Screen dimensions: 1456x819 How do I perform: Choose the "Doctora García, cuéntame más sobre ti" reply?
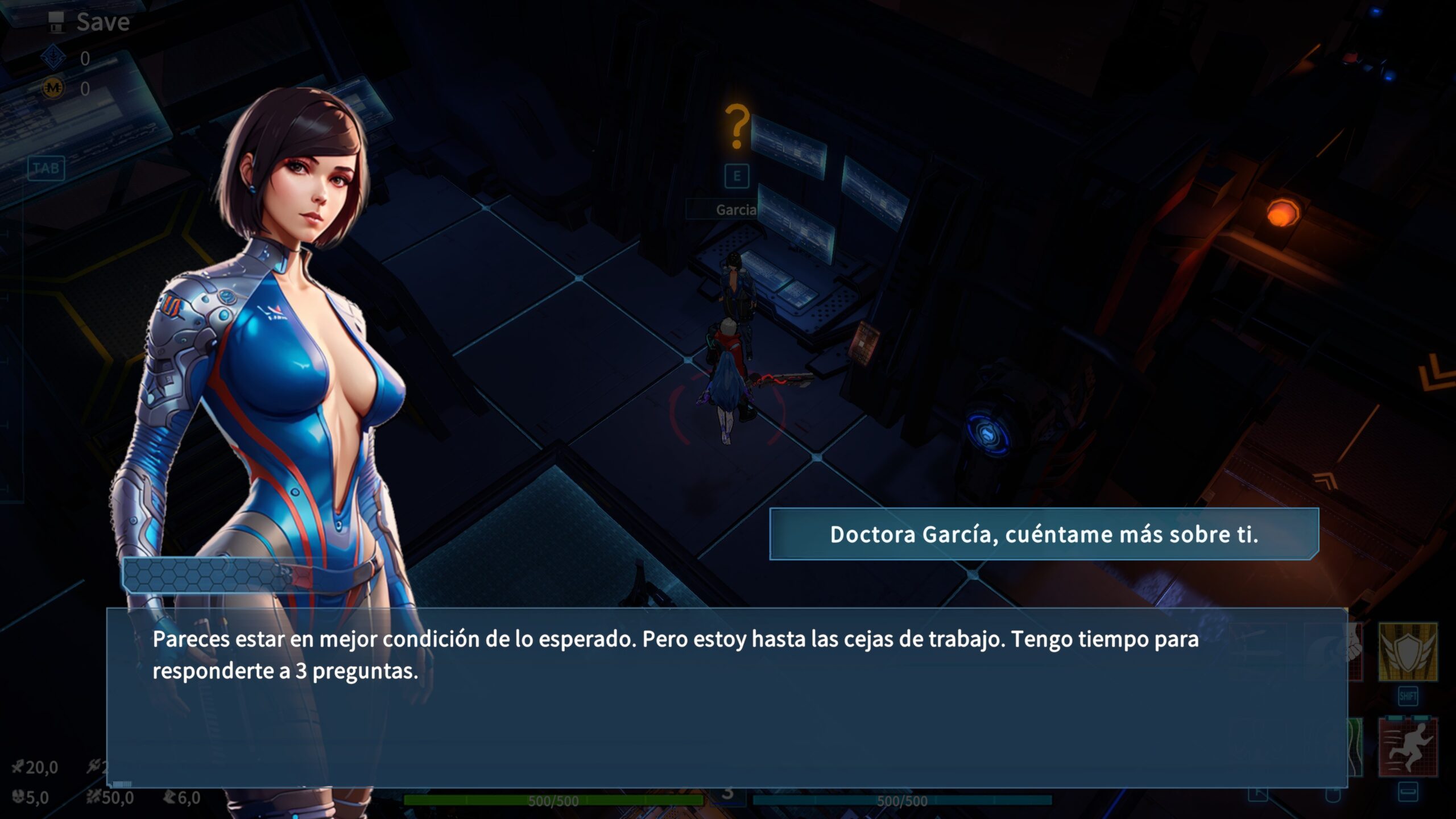tap(1044, 534)
